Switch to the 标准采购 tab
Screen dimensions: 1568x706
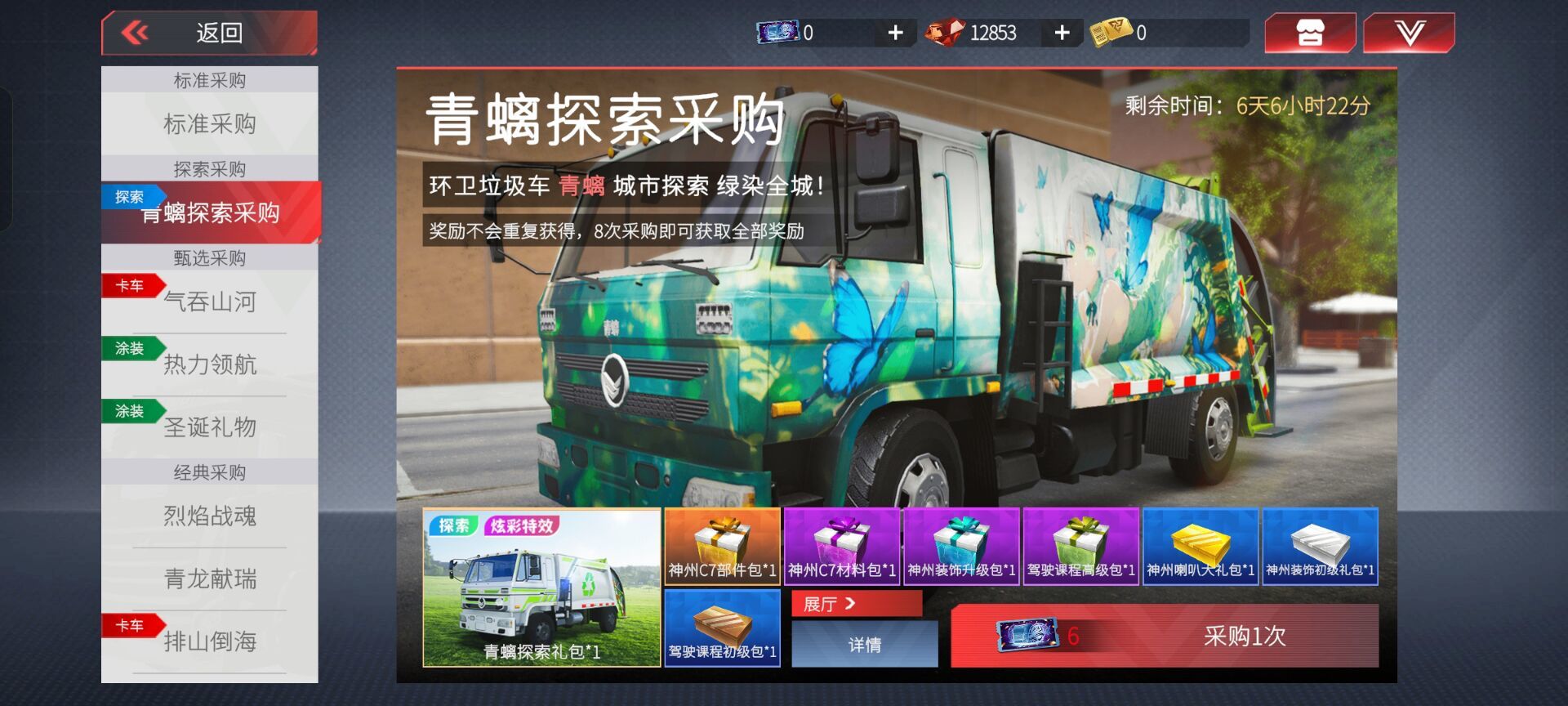tap(209, 125)
